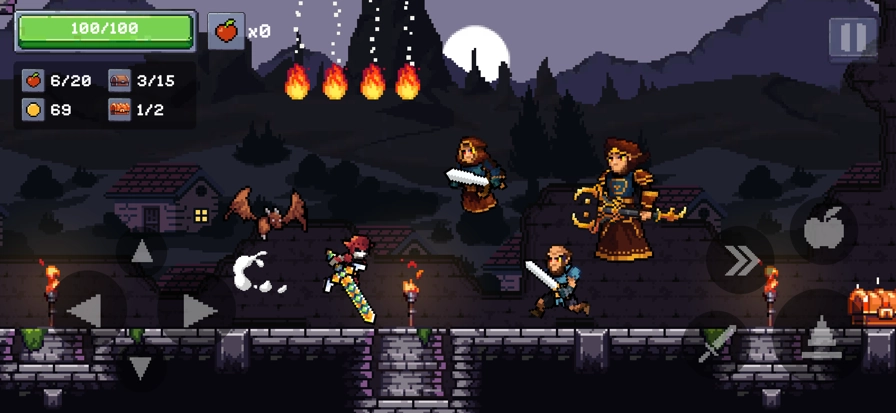Tap the up arrow on the d-pad

141,252
